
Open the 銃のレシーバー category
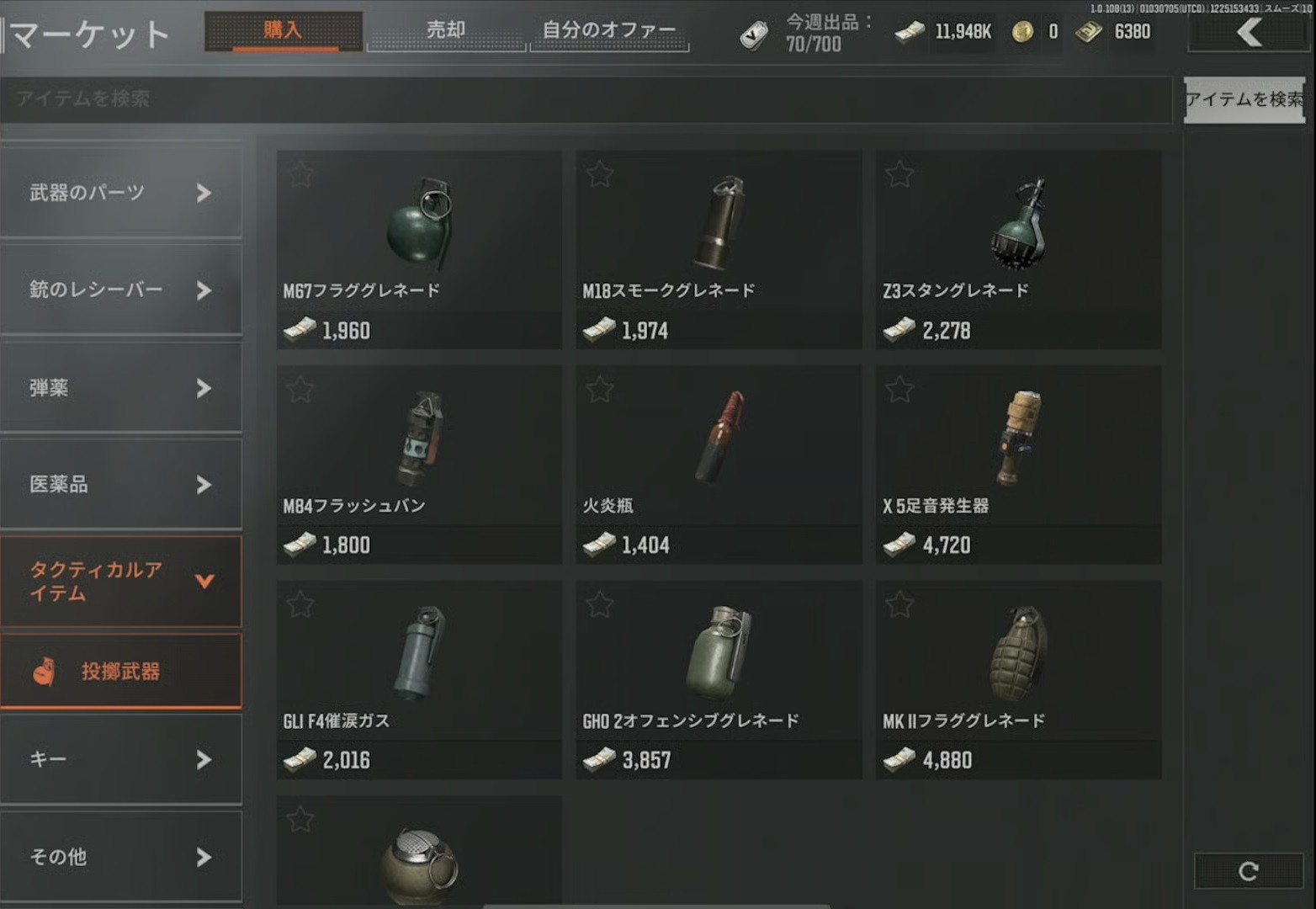121,290
